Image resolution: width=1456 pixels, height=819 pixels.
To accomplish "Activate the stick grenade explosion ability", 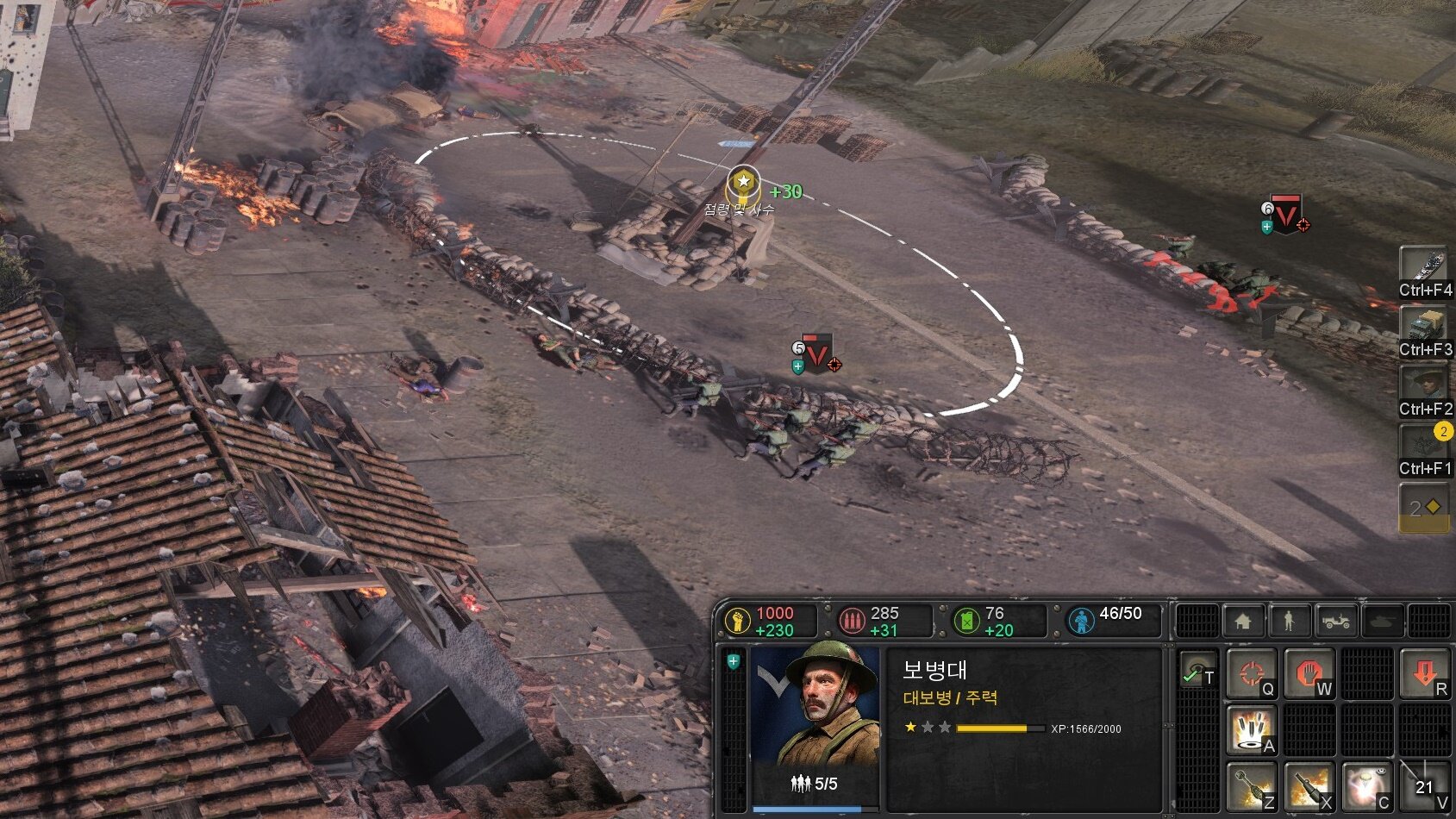I will 1309,787.
